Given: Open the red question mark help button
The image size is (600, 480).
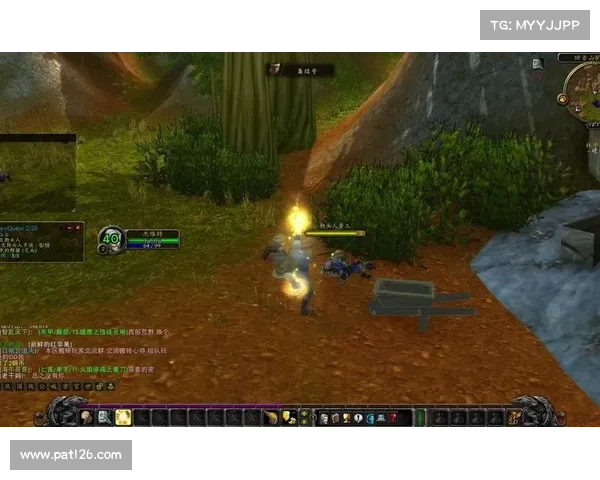Looking at the screenshot, I should pyautogui.click(x=393, y=417).
